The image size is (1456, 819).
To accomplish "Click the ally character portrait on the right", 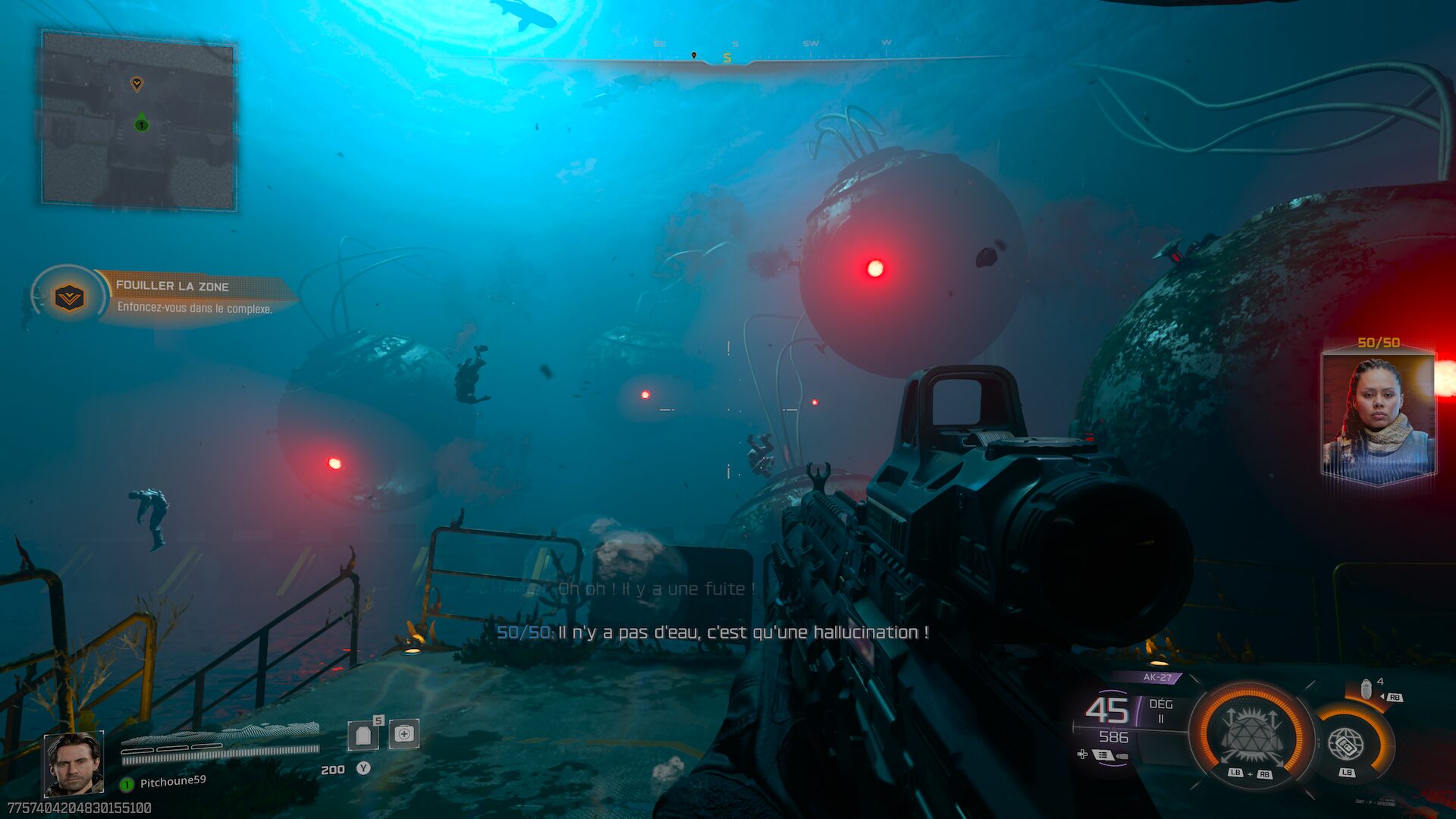I will [1380, 417].
